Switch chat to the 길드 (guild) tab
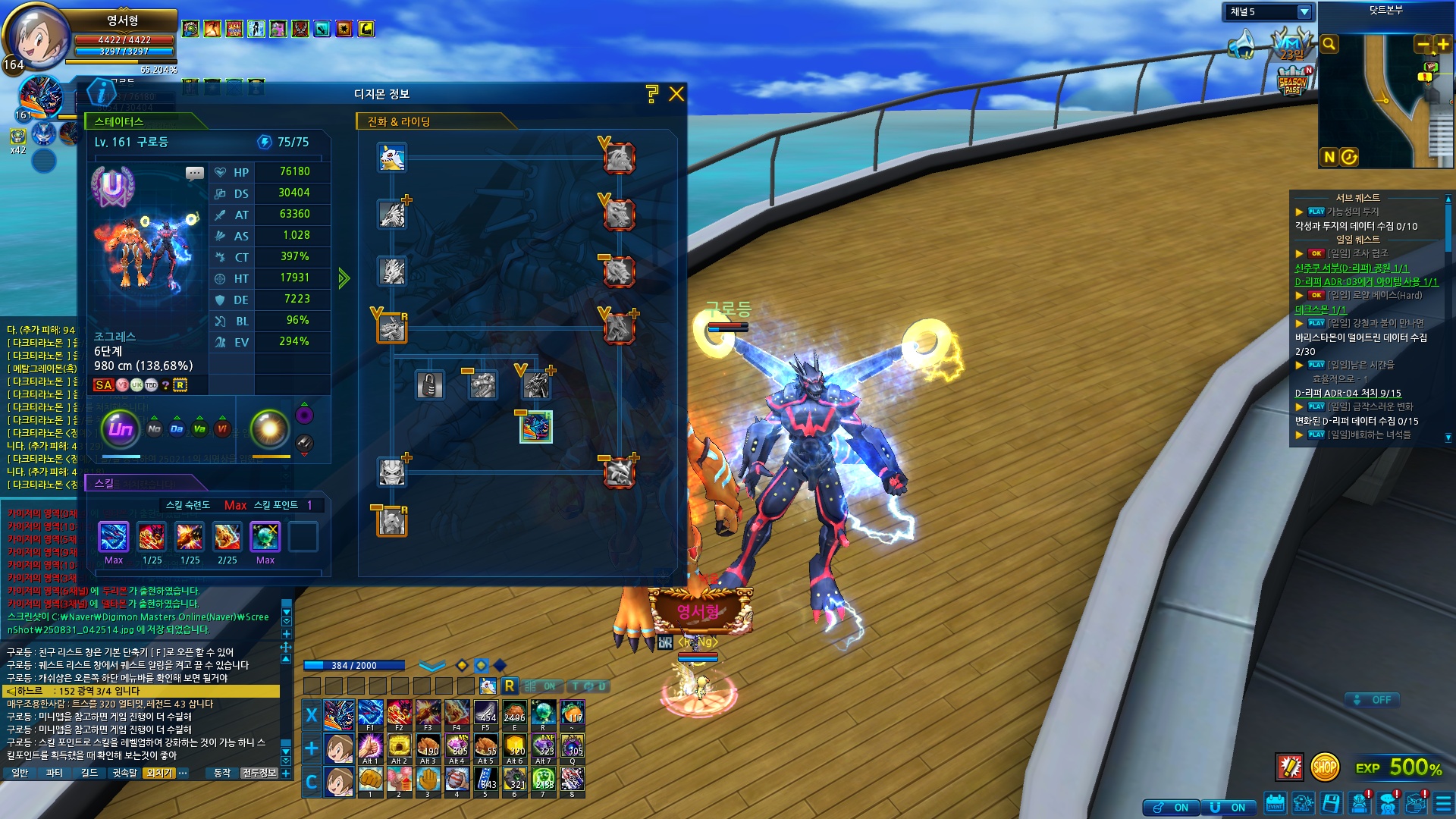 [x=89, y=773]
